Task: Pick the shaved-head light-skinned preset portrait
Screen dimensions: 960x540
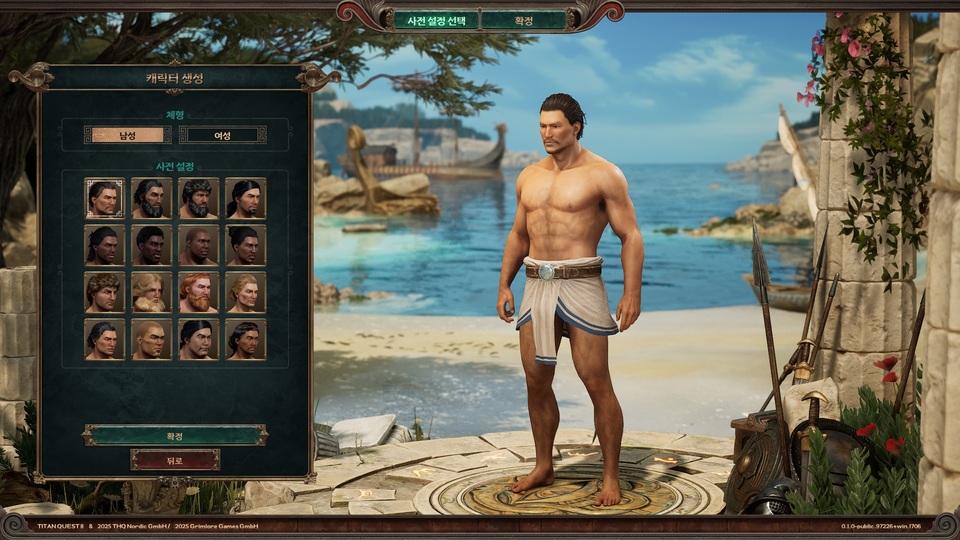Action: pyautogui.click(x=151, y=339)
